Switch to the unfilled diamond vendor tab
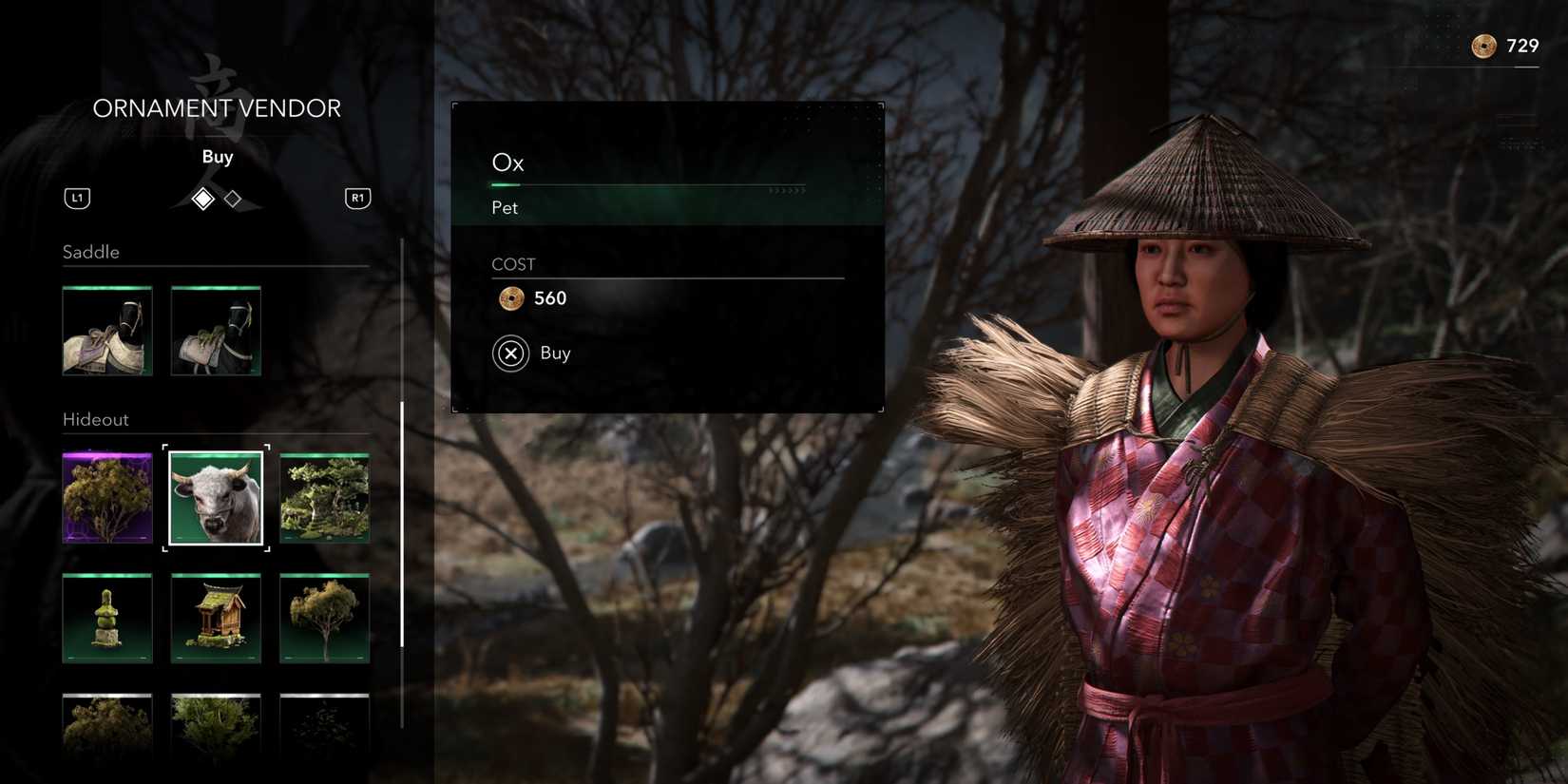This screenshot has width=1568, height=784. click(233, 199)
